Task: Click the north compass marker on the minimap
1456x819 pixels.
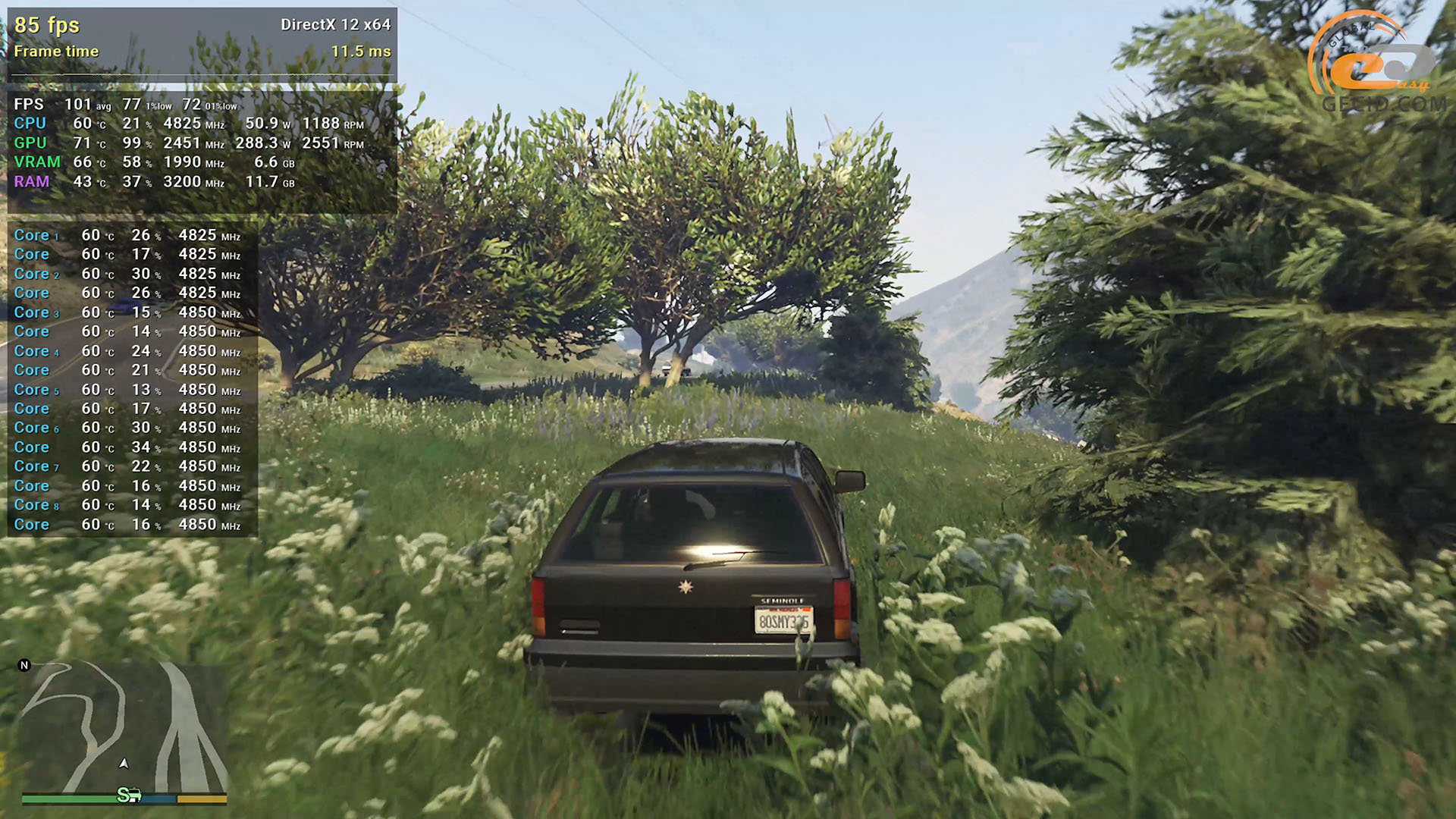Action: 24,665
